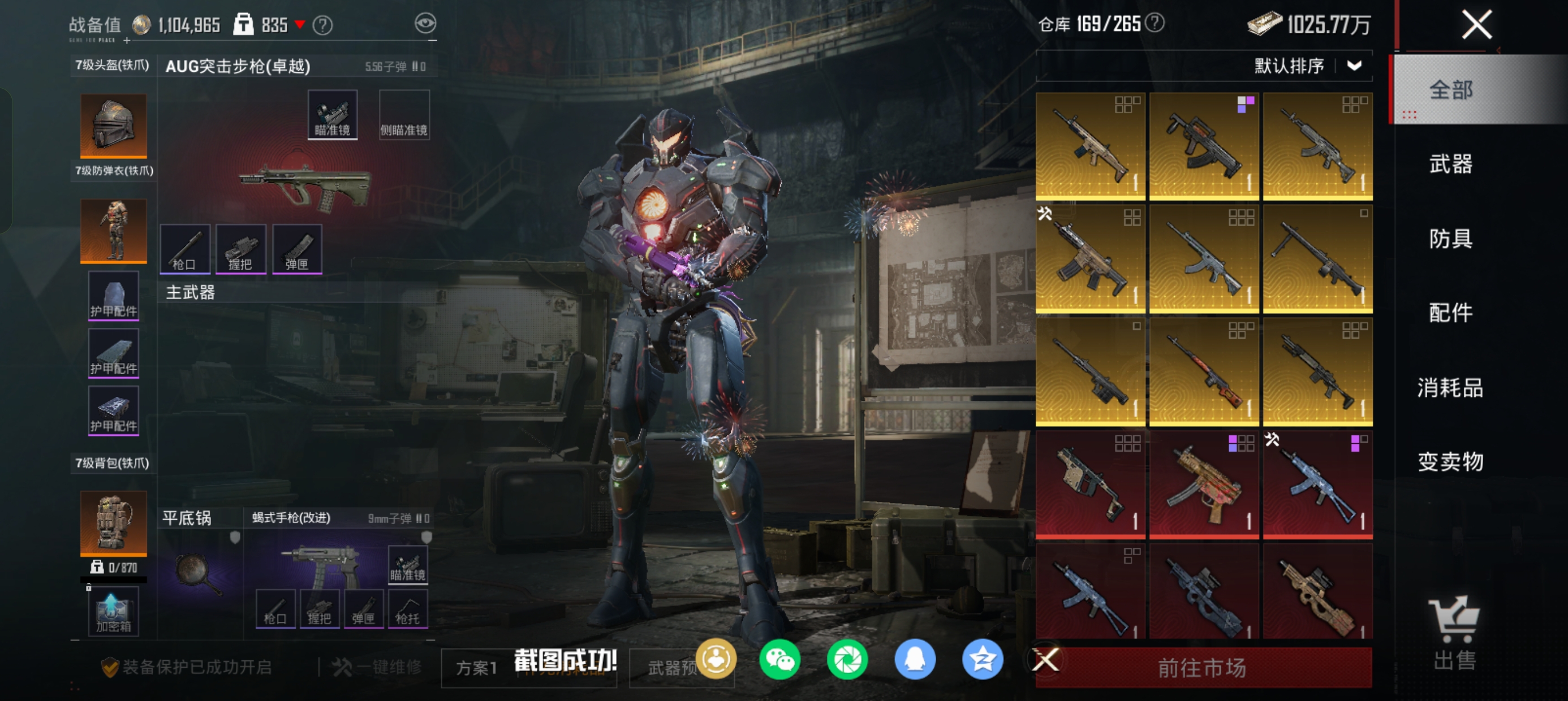The width and height of the screenshot is (1568, 701).
Task: Select the 方案1 loadout preset
Action: 477,668
